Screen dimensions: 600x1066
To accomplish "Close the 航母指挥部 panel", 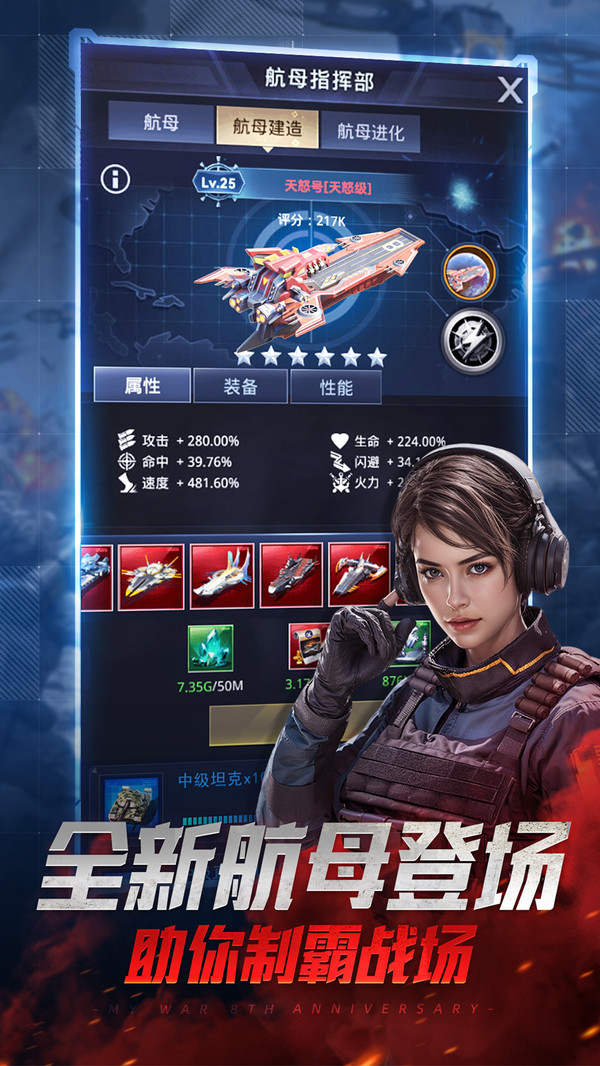I will tap(510, 91).
